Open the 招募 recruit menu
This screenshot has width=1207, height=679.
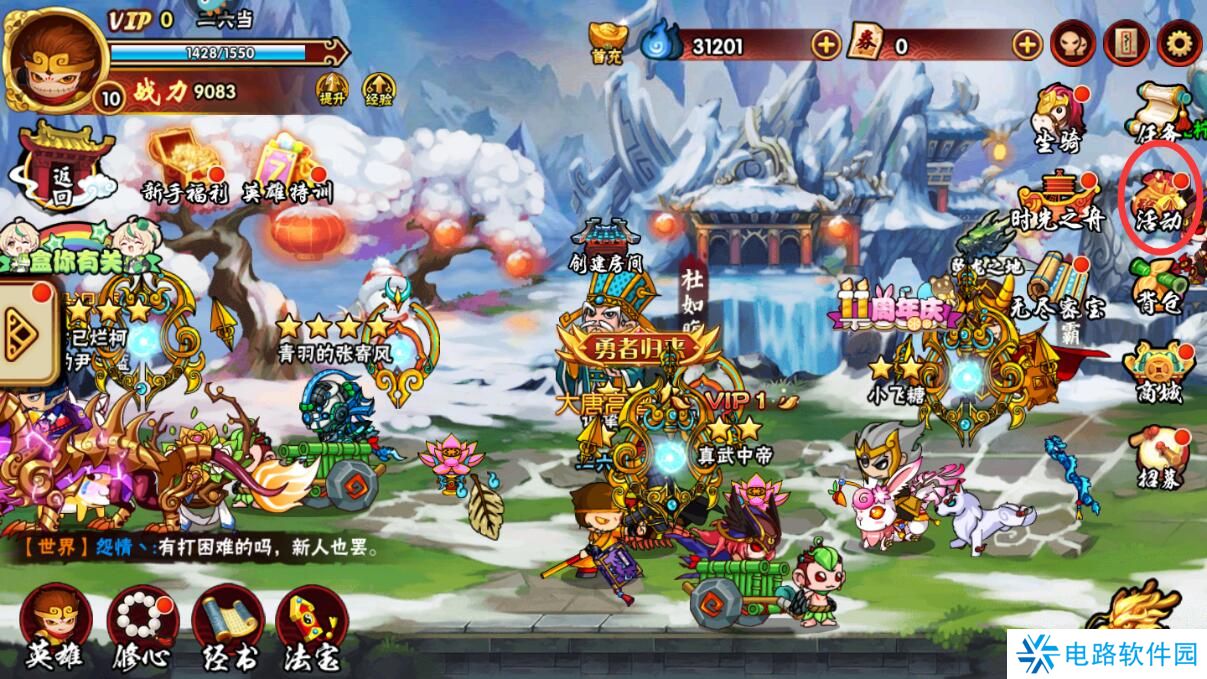point(1159,457)
